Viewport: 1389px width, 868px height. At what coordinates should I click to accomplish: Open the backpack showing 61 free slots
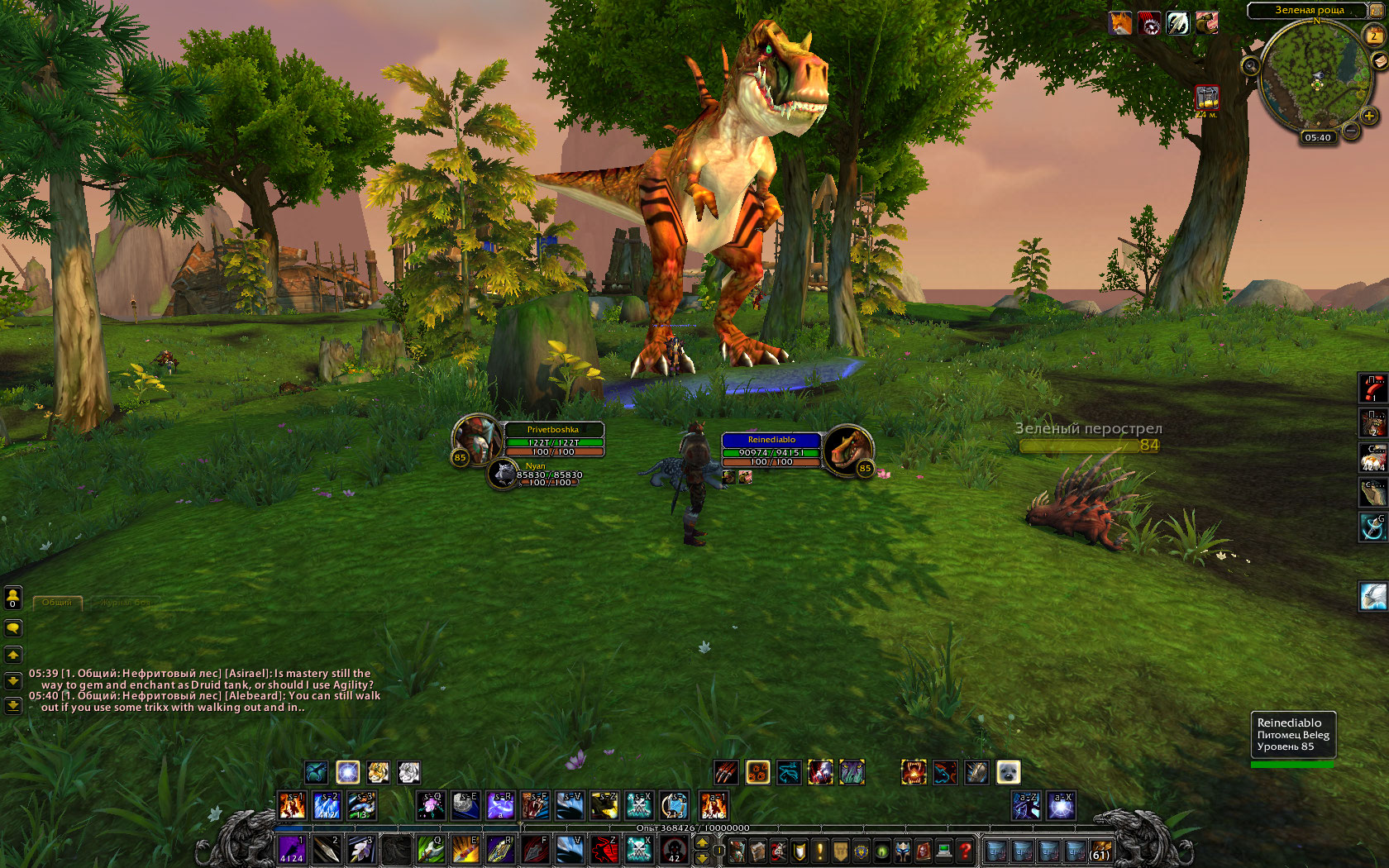1100,850
